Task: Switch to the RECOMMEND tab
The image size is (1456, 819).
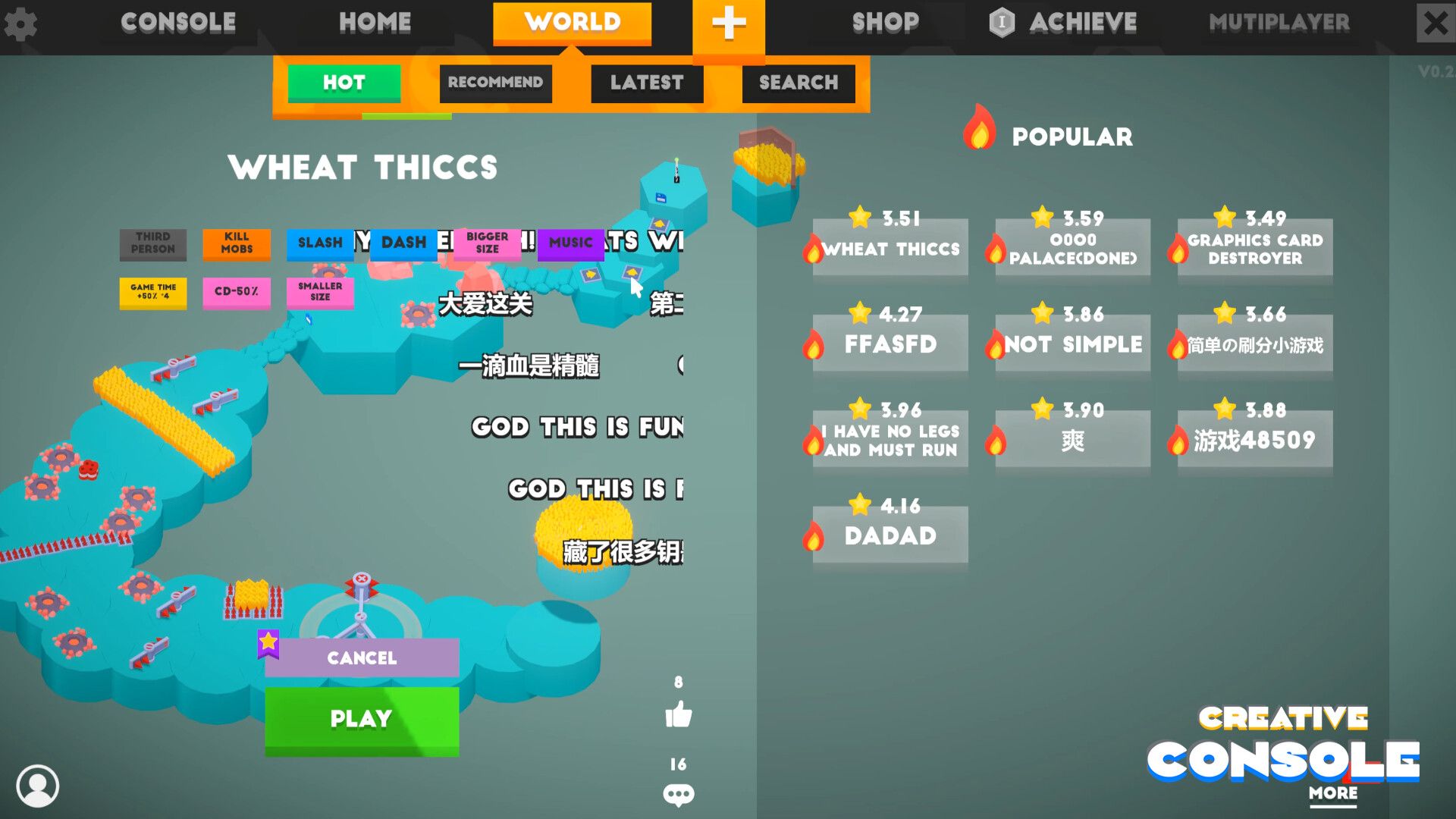Action: [495, 83]
